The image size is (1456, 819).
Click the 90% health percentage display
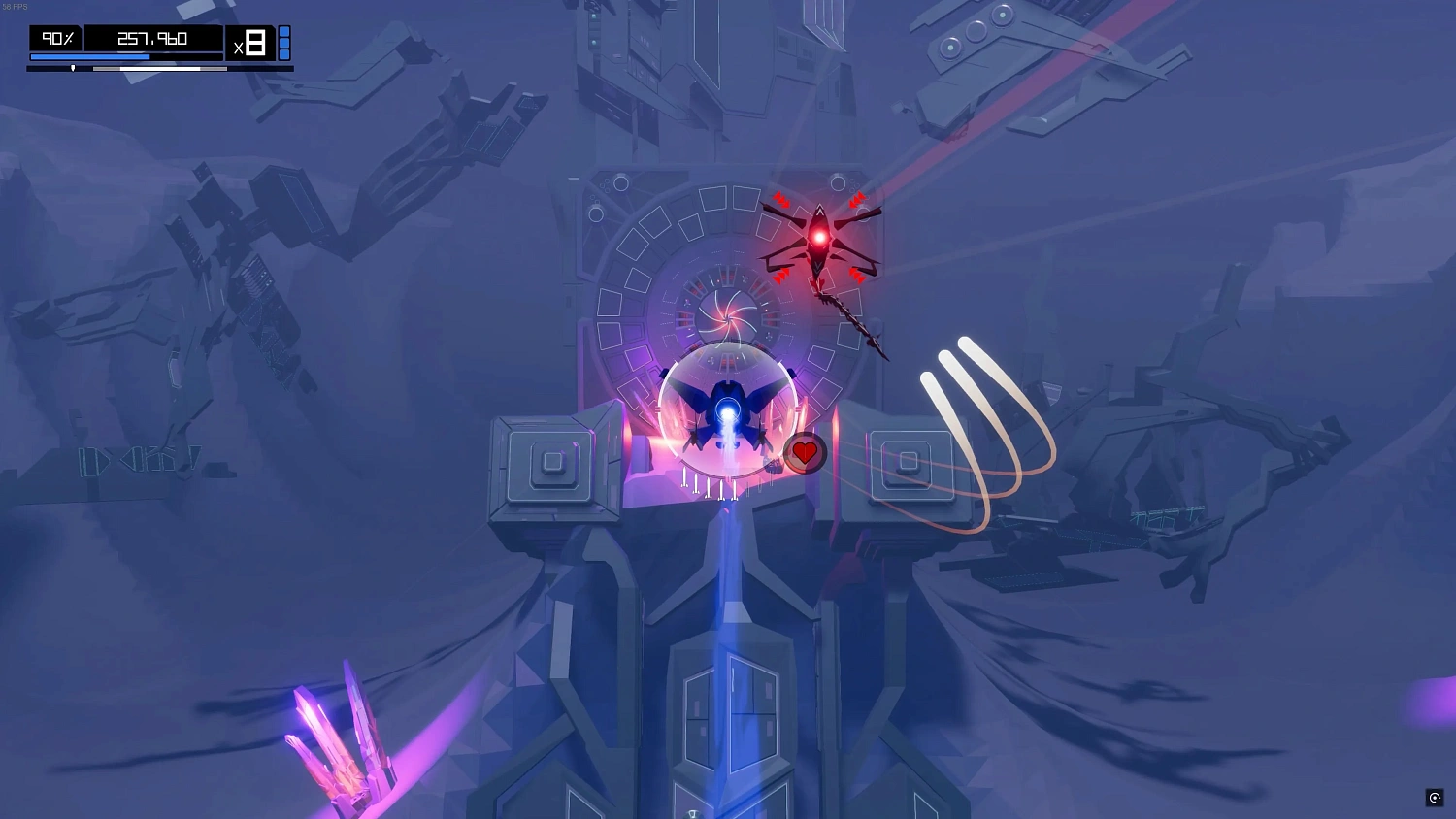point(57,38)
